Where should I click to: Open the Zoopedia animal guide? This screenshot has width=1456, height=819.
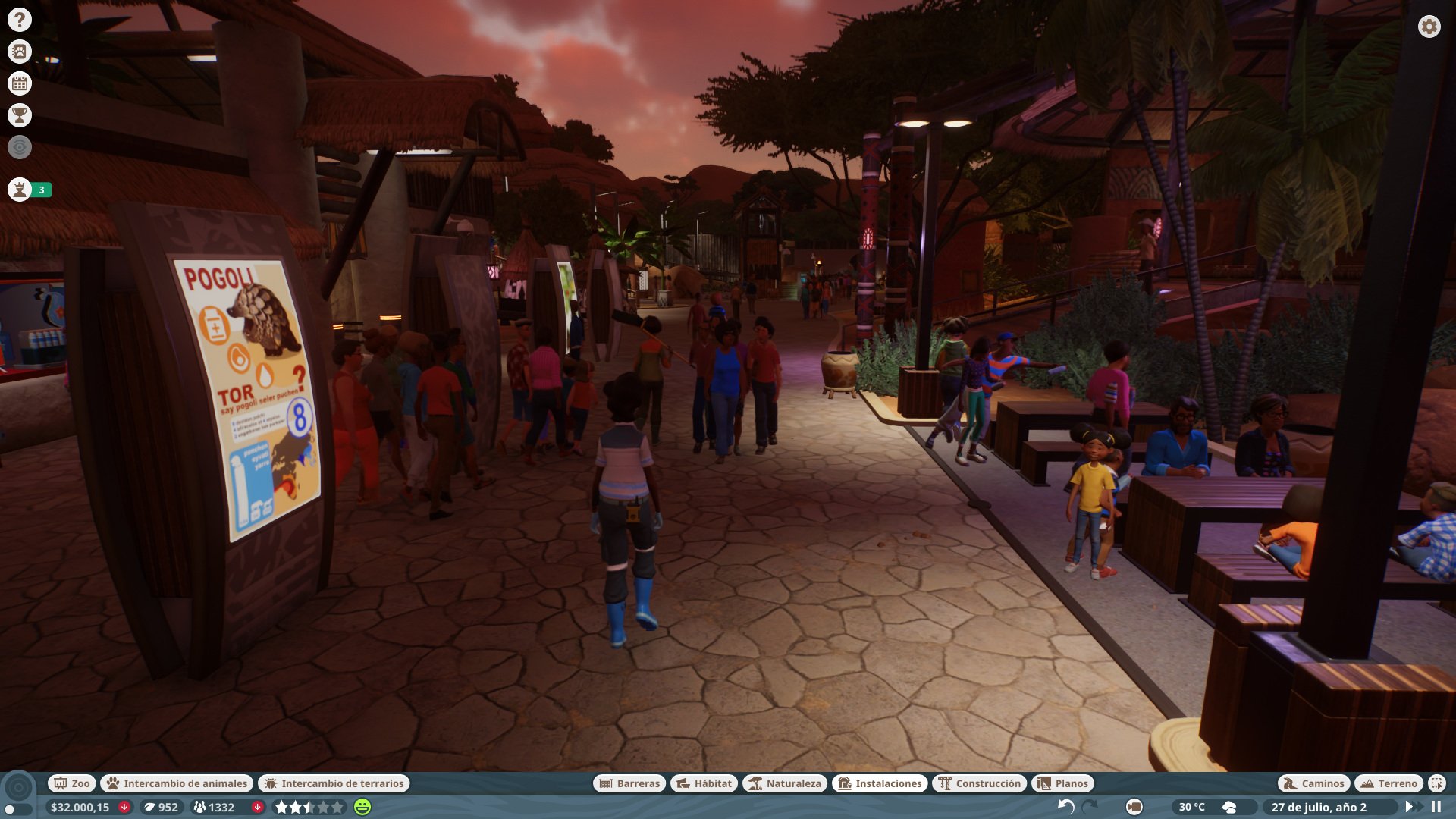pyautogui.click(x=20, y=52)
